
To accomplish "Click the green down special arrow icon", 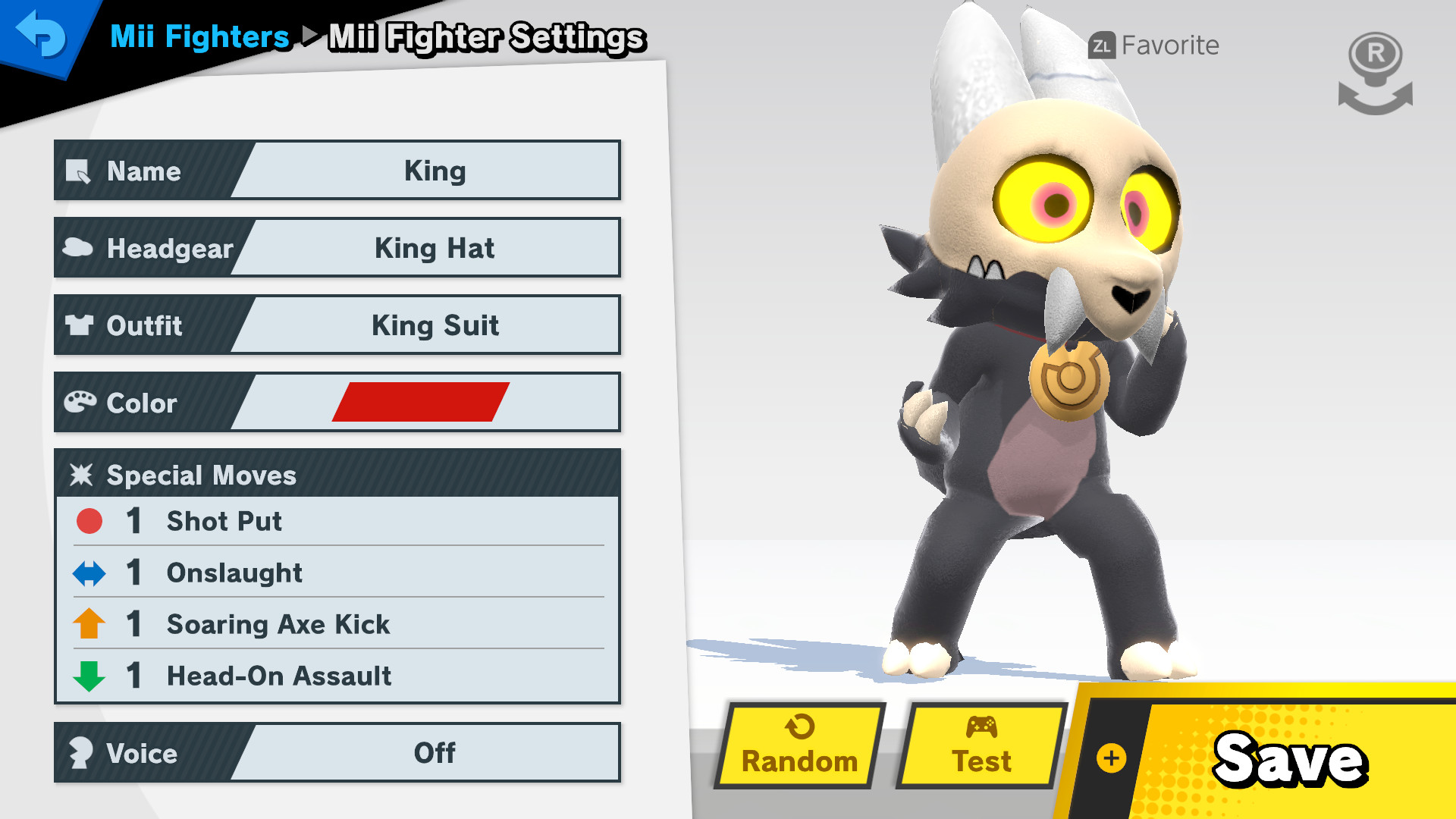I will click(89, 676).
